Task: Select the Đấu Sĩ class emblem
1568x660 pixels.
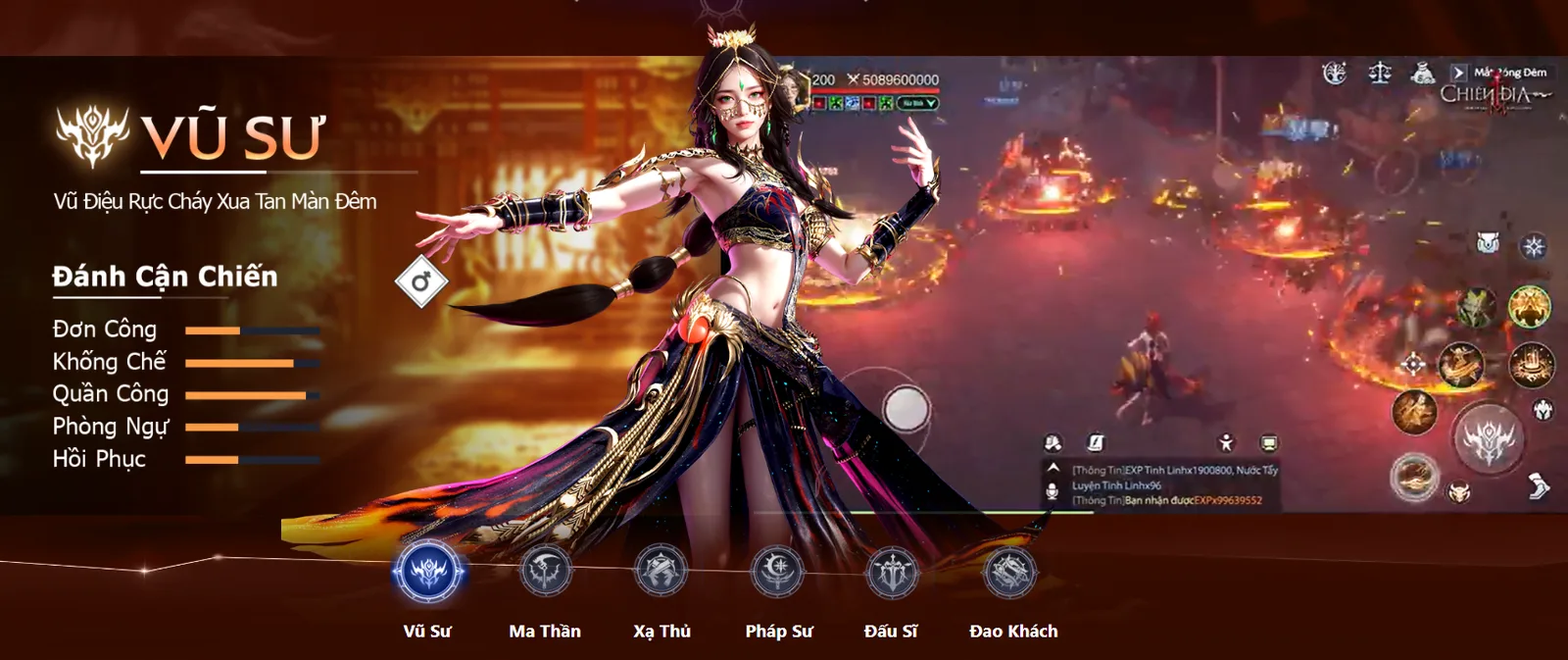Action: point(892,572)
